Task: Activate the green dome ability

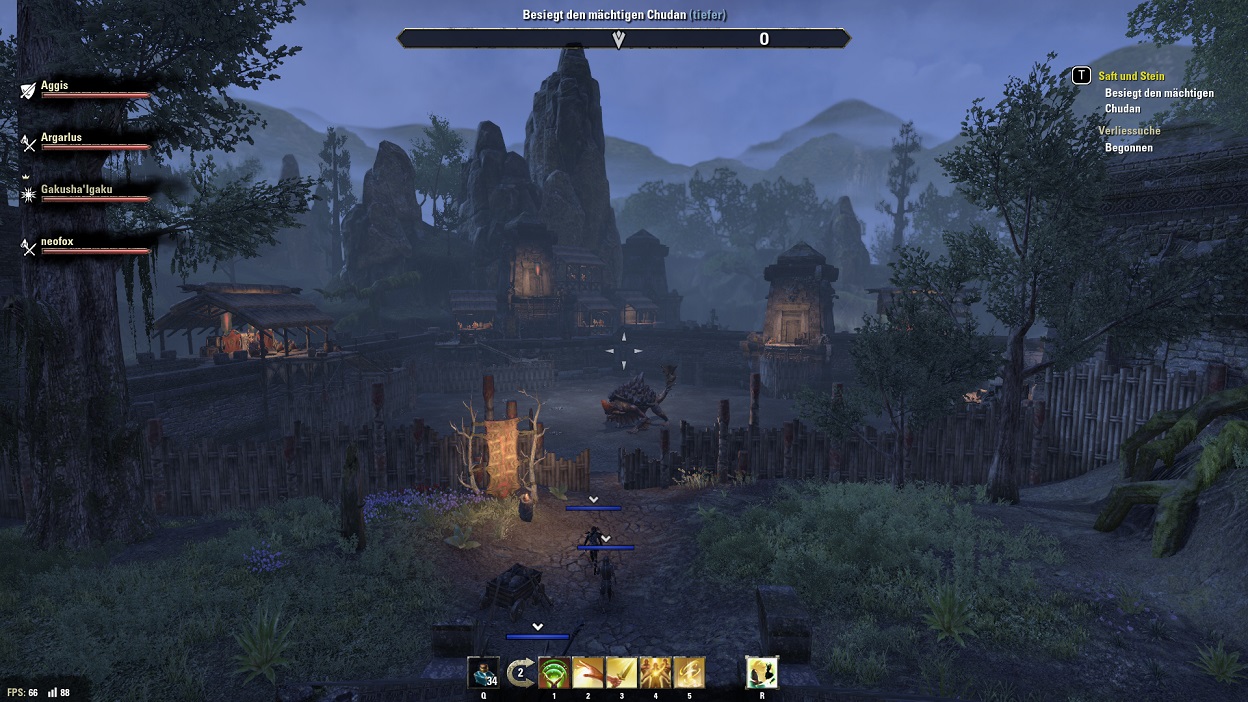Action: point(554,672)
